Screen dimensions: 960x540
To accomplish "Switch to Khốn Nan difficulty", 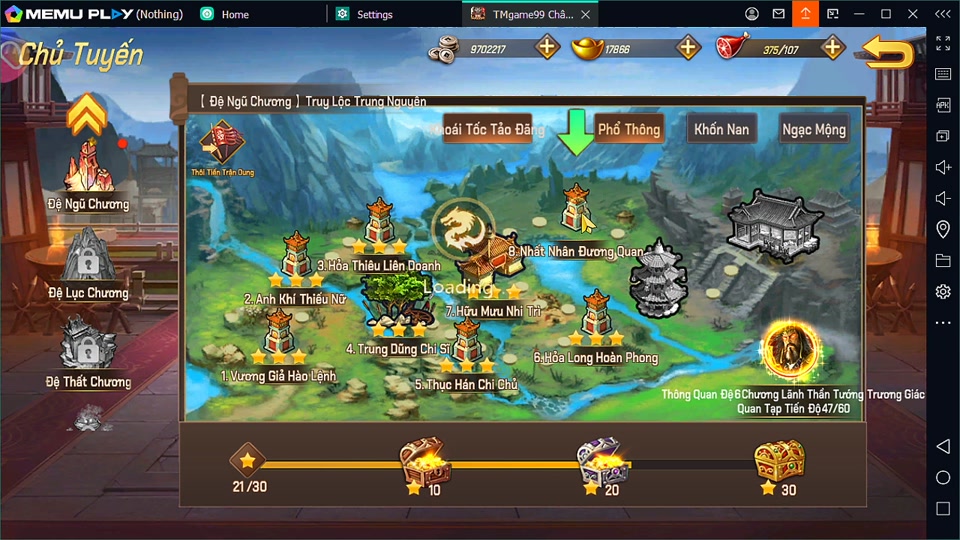I will pyautogui.click(x=722, y=129).
